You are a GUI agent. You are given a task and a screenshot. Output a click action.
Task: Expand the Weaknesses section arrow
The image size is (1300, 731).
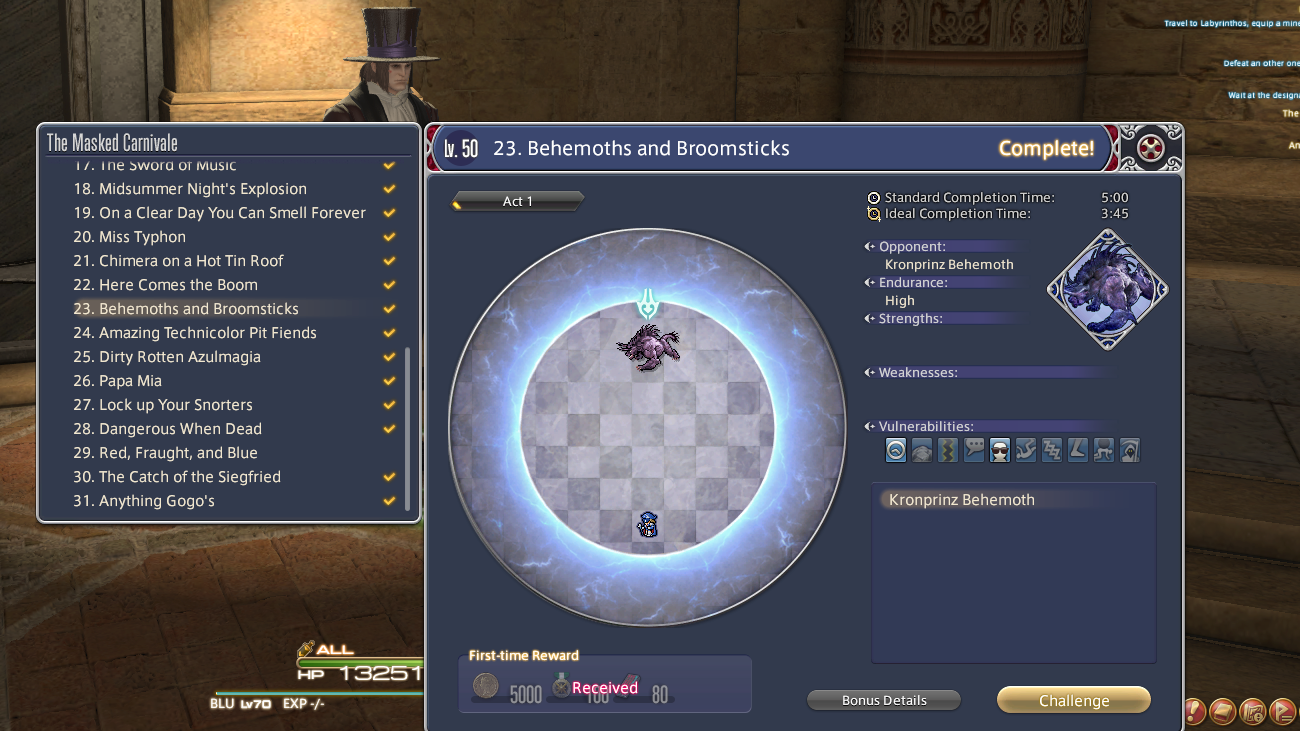pos(869,372)
